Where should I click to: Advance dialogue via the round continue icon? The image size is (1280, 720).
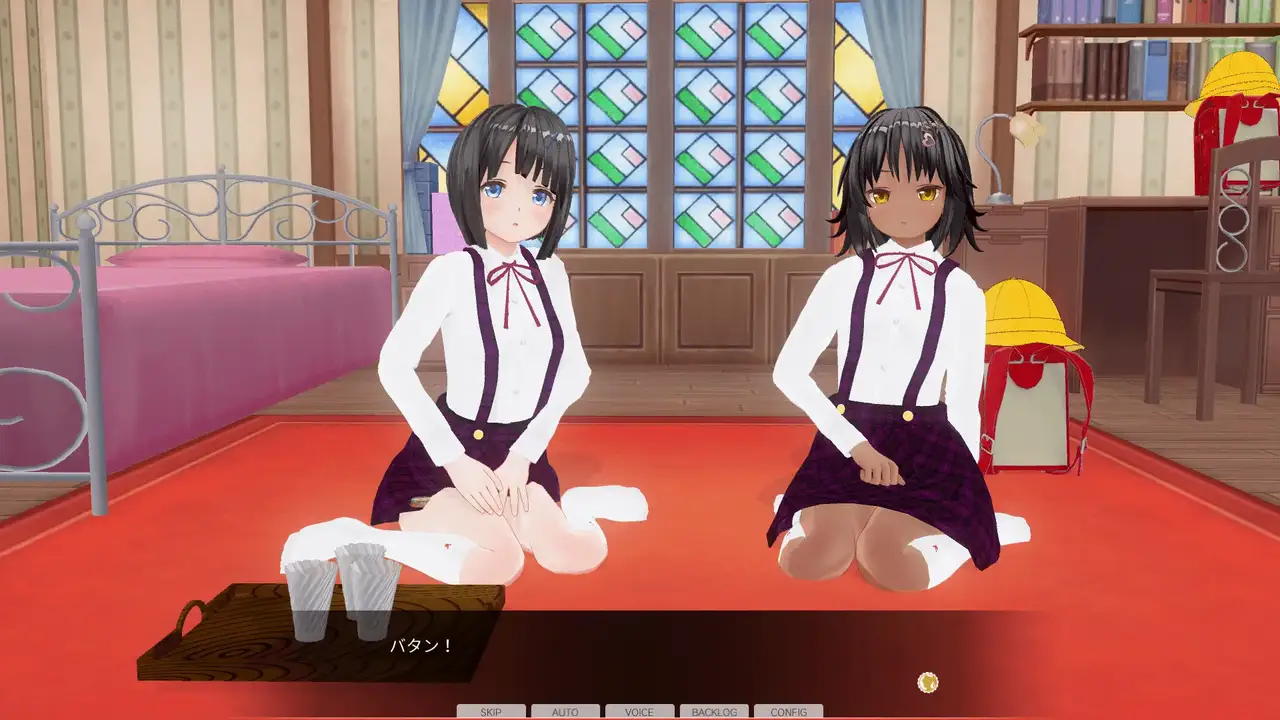(928, 682)
